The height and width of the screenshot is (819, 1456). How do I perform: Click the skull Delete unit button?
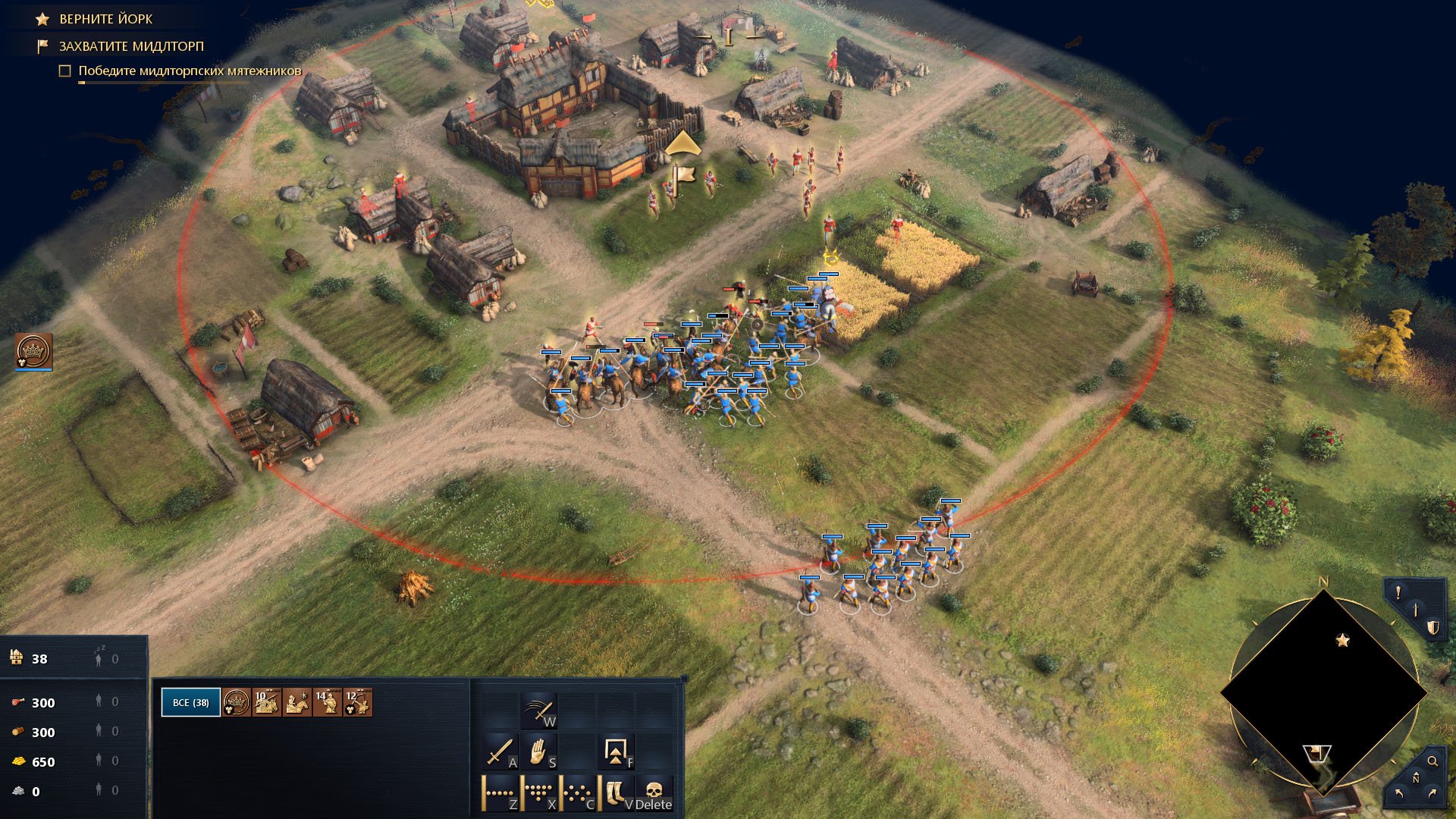click(654, 794)
